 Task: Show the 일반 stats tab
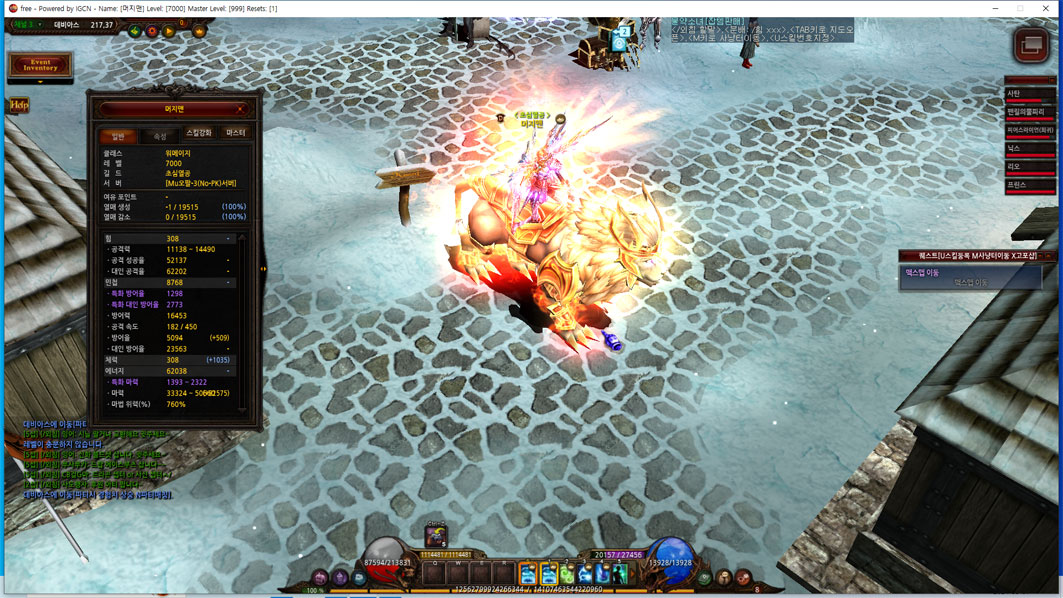pyautogui.click(x=119, y=136)
